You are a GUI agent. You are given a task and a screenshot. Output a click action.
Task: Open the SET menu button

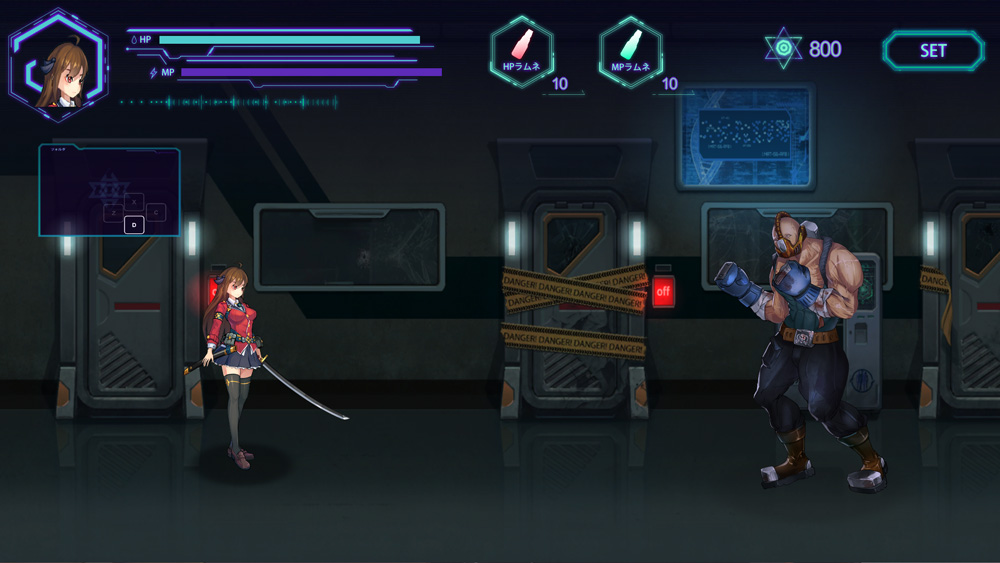[x=933, y=51]
